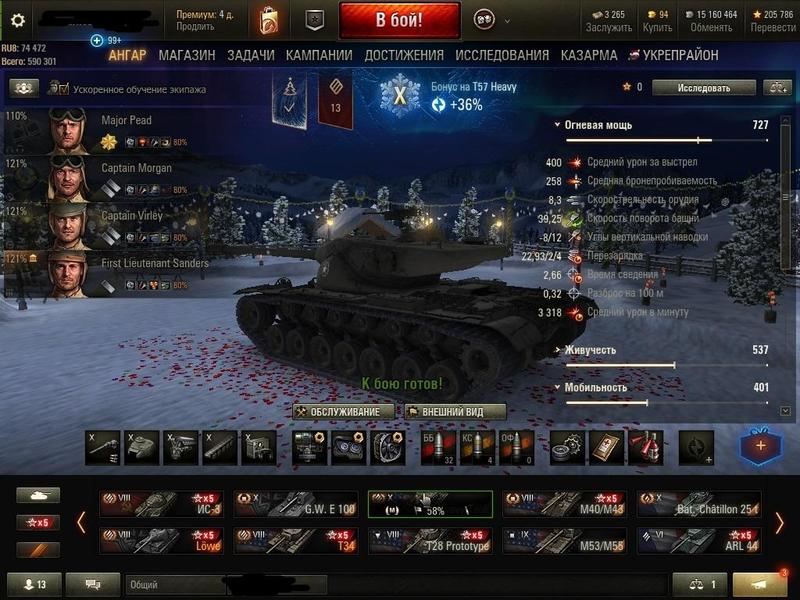Open the ЗАДАЧИ tab
Screen dimensions: 800x600
(x=251, y=56)
